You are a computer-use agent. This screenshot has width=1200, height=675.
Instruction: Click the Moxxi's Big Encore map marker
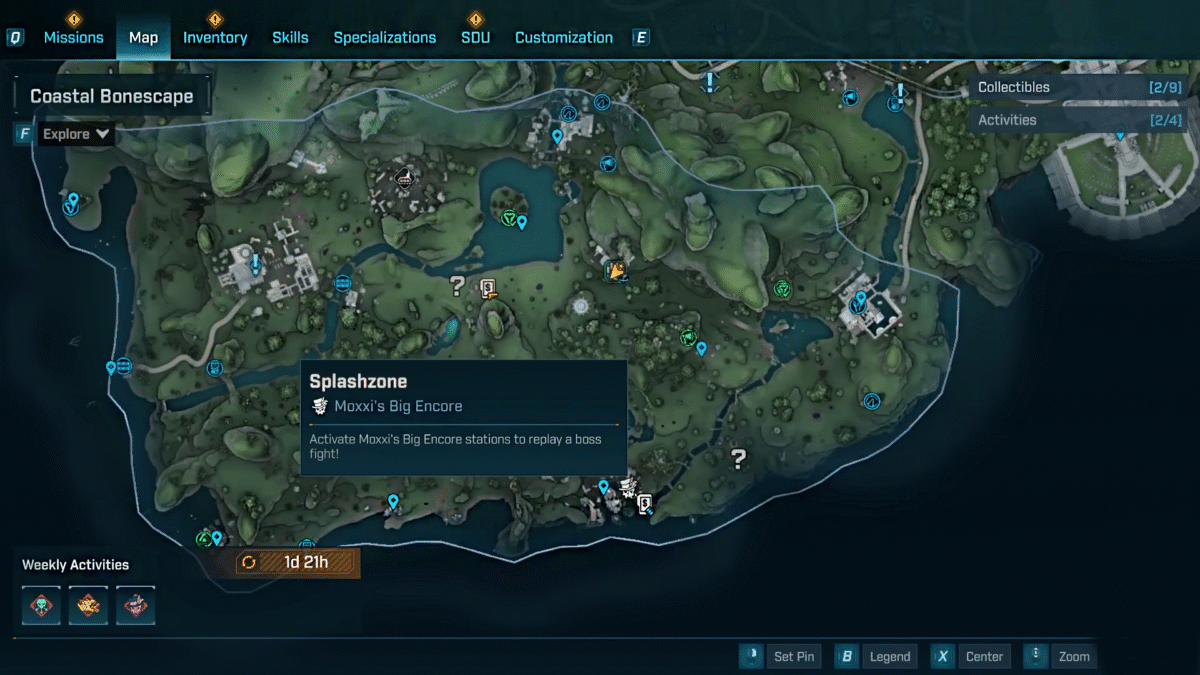tap(628, 488)
